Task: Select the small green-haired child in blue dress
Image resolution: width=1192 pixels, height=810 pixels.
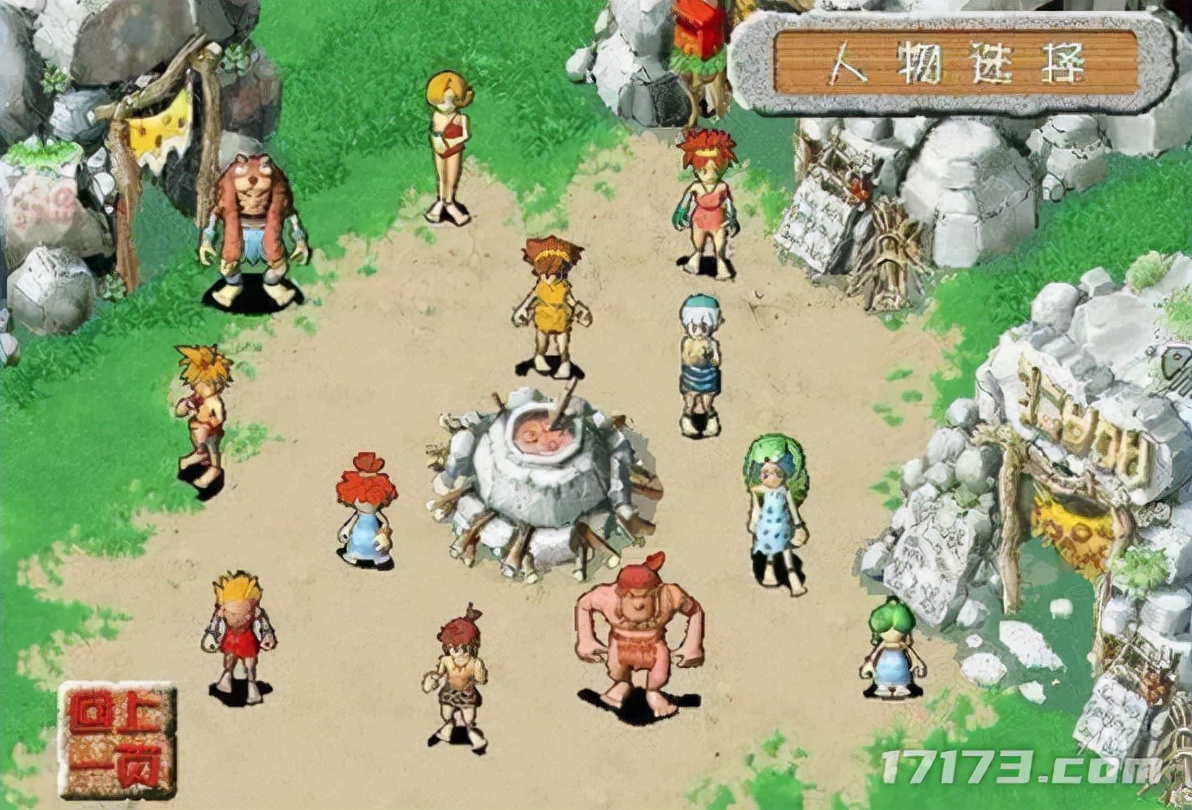Action: click(891, 647)
